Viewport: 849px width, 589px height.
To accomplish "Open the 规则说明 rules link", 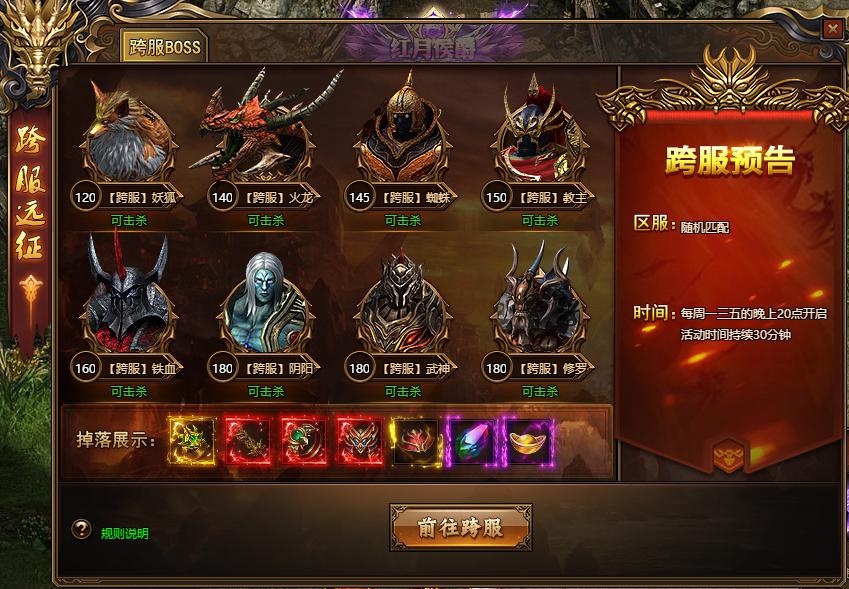I will [125, 533].
